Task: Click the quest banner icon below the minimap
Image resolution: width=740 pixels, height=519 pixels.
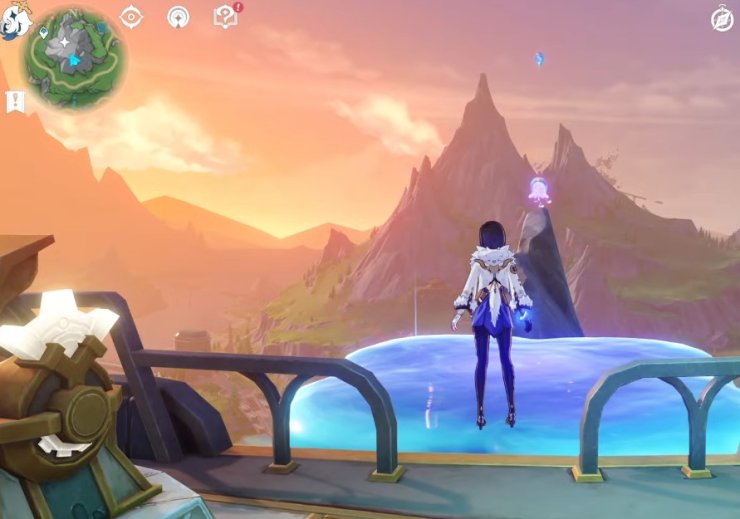Action: [x=15, y=101]
